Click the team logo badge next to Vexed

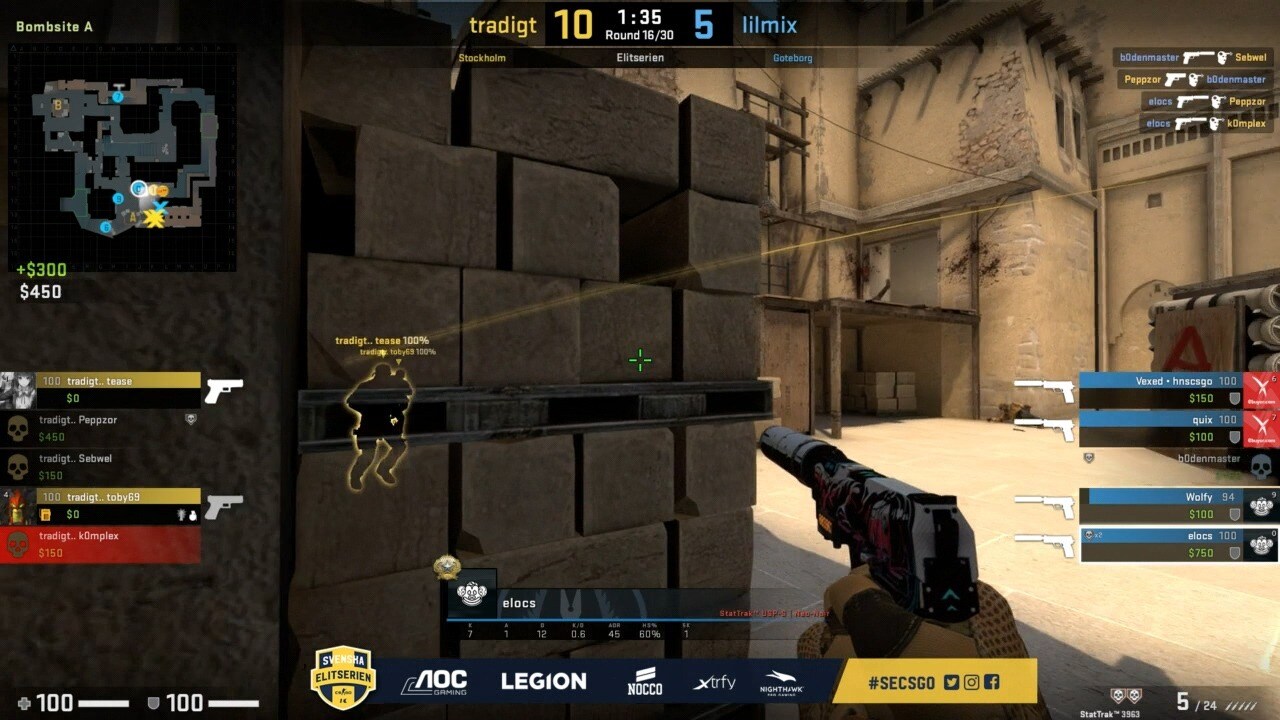tap(1259, 388)
